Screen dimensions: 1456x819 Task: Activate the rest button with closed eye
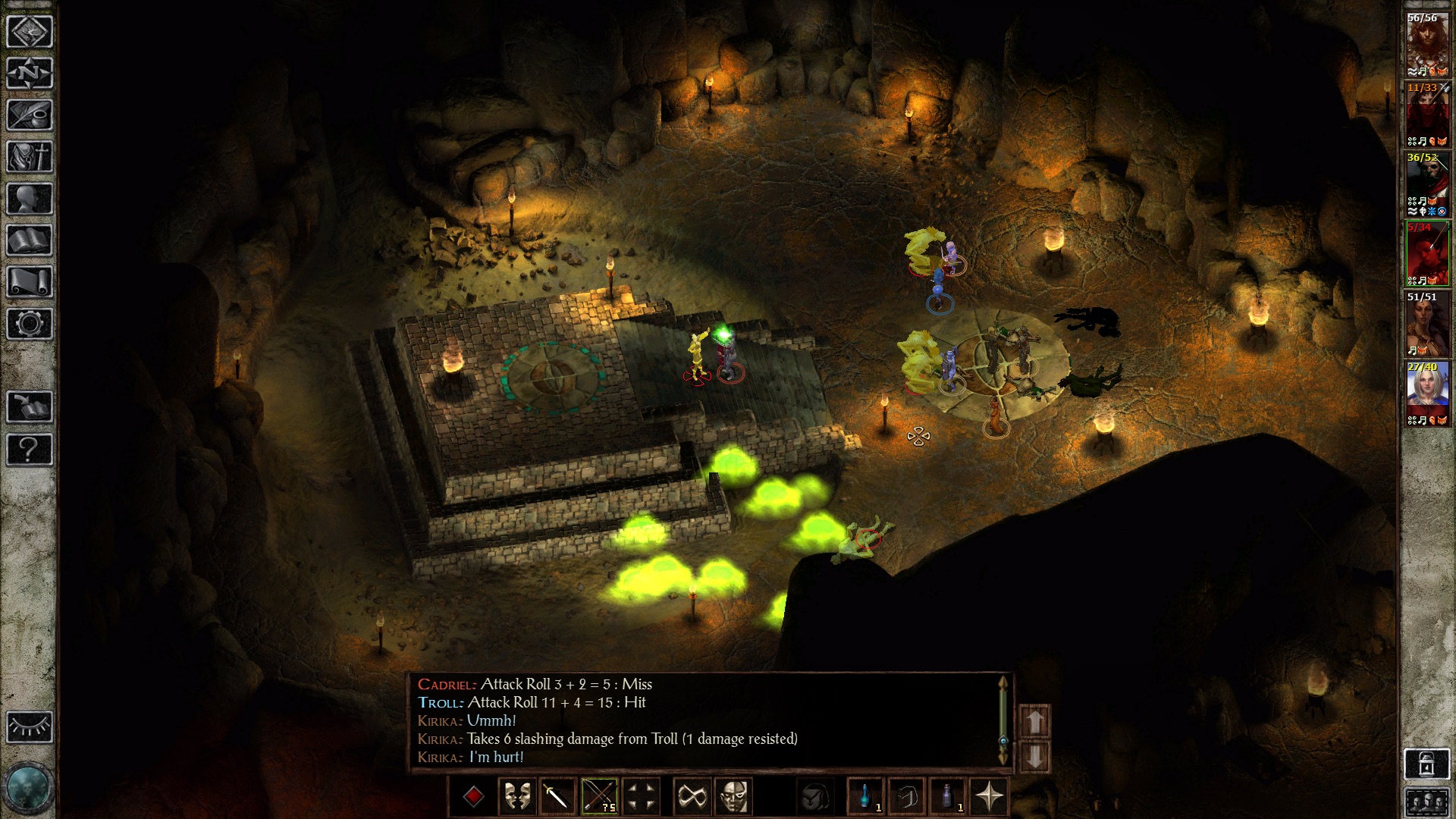point(30,727)
